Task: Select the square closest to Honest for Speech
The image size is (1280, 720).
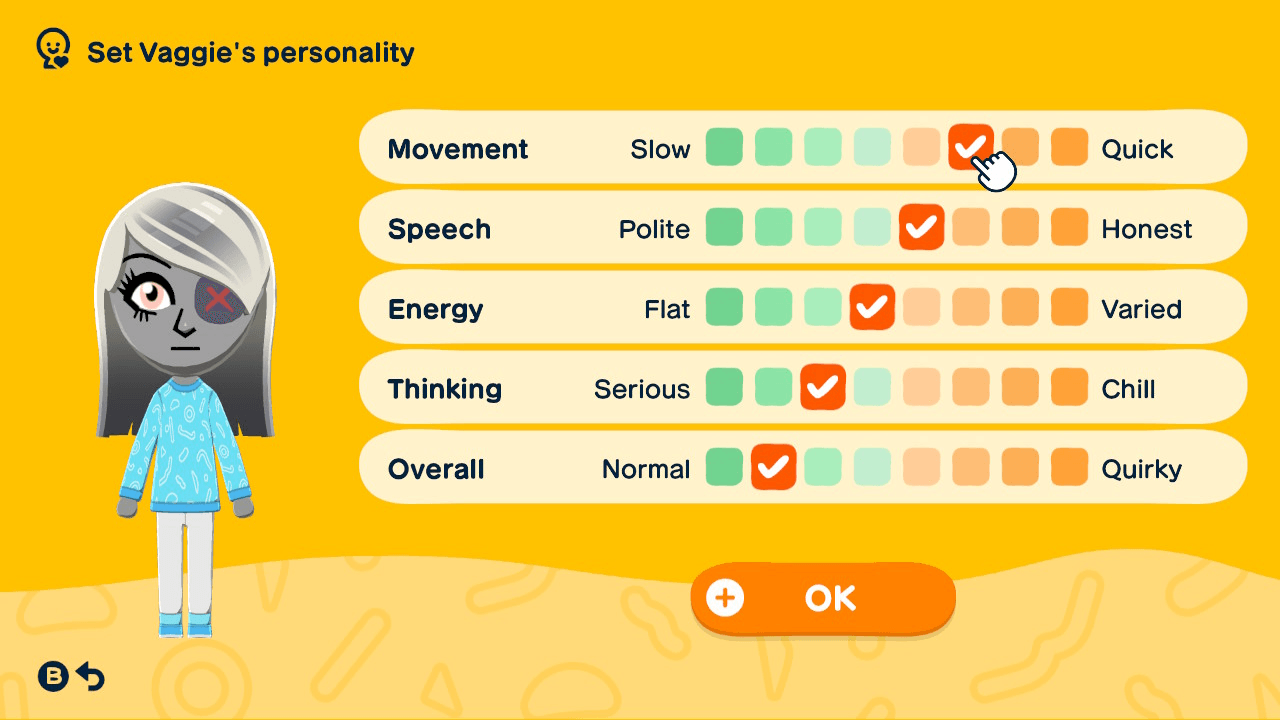Action: tap(1069, 227)
